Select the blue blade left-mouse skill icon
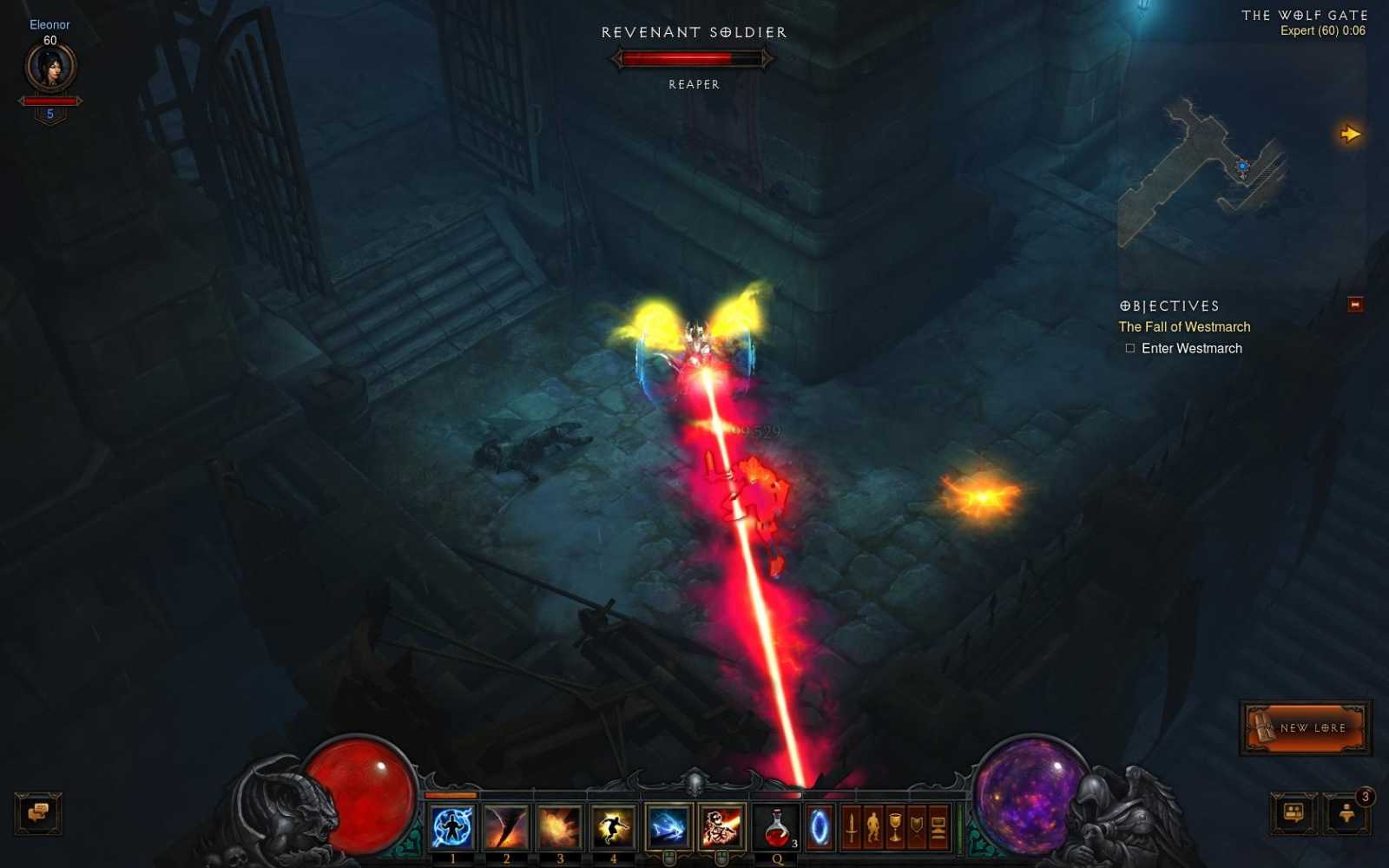 [668, 825]
